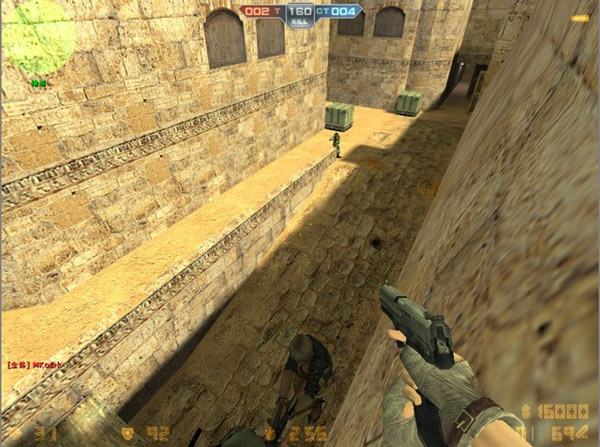The image size is (600, 447).
Task: Click the green circular radar minimap
Action: click(38, 38)
